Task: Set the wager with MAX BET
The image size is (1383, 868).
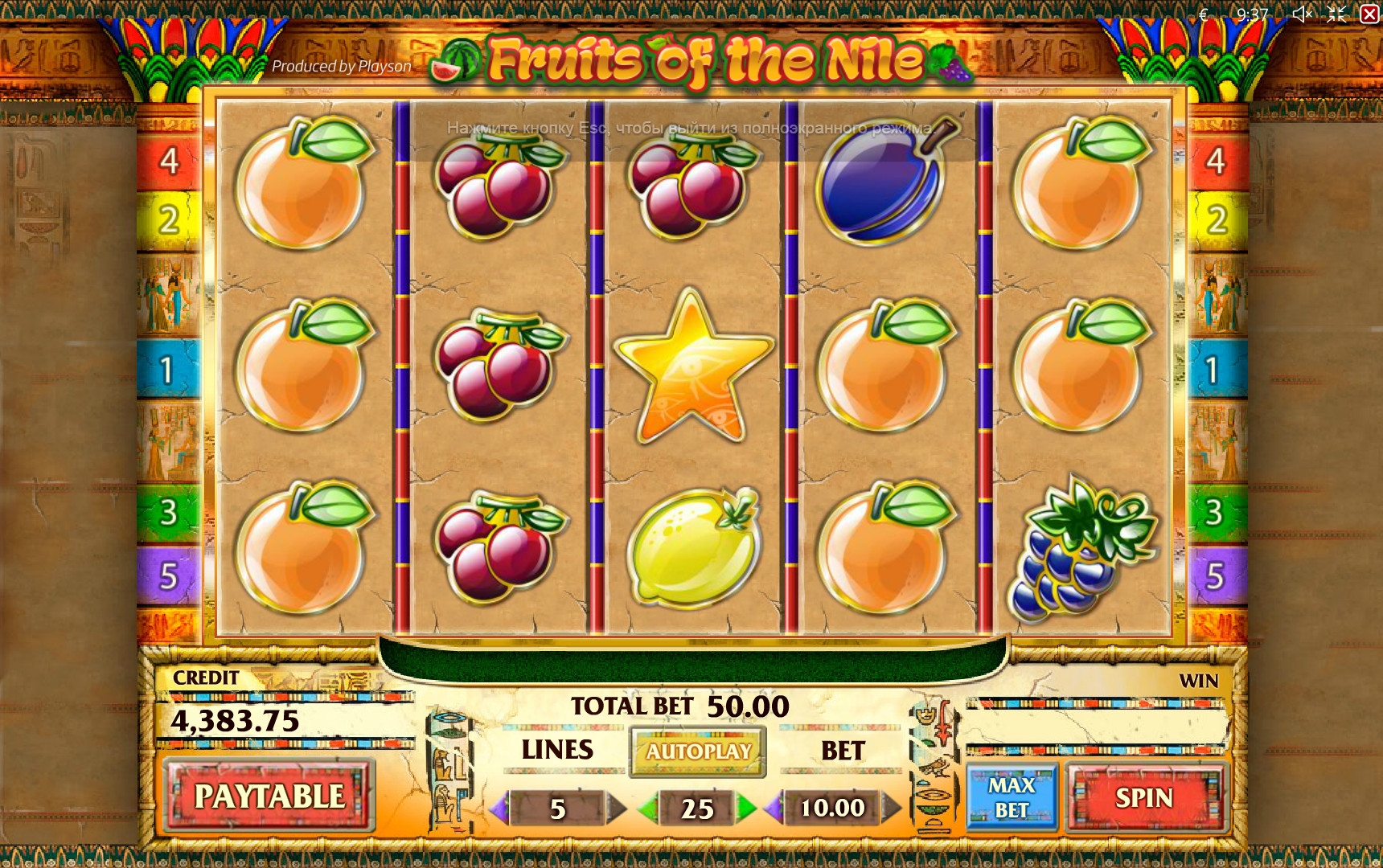Action: tap(1011, 797)
